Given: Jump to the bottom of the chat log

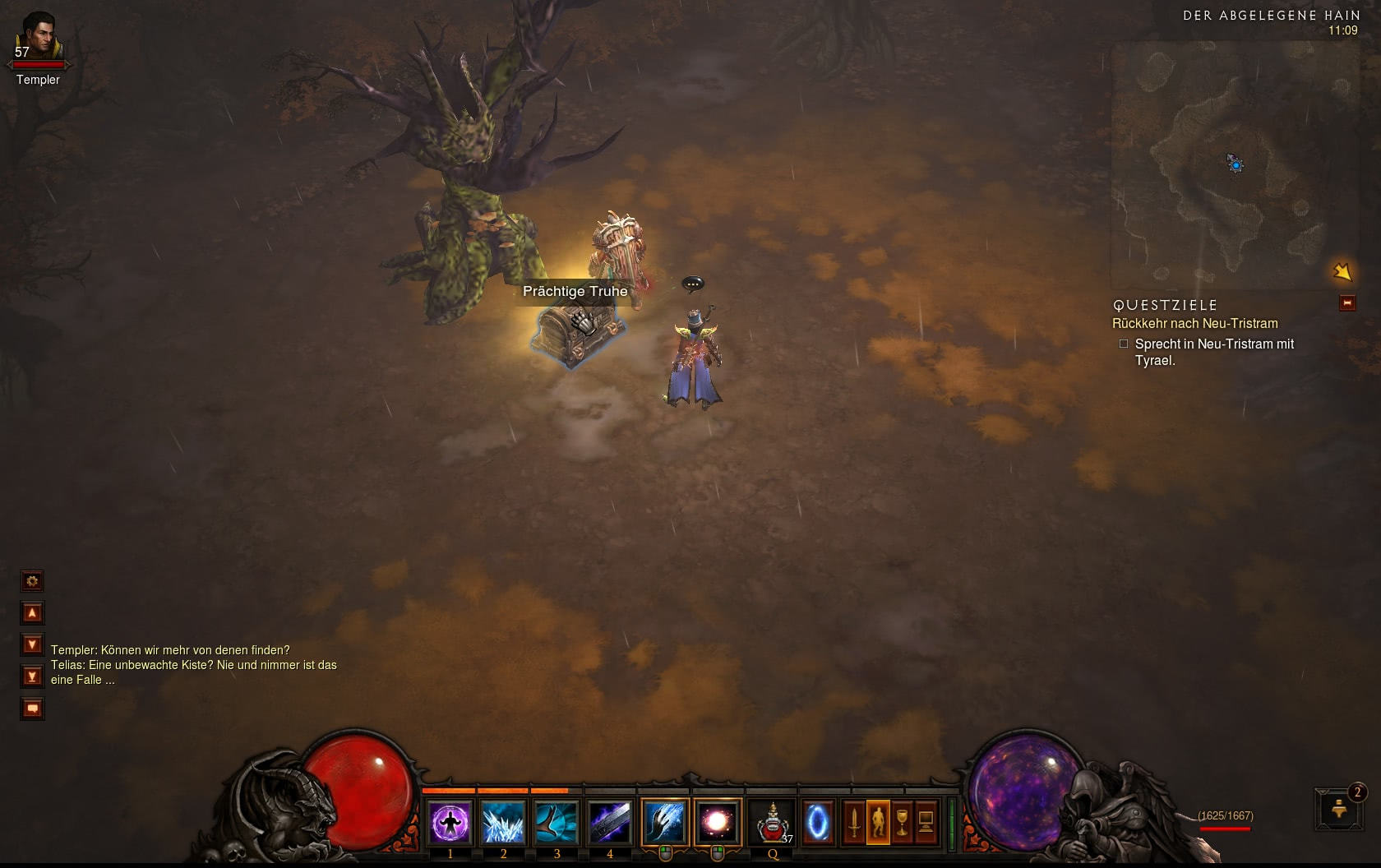Looking at the screenshot, I should (x=32, y=676).
